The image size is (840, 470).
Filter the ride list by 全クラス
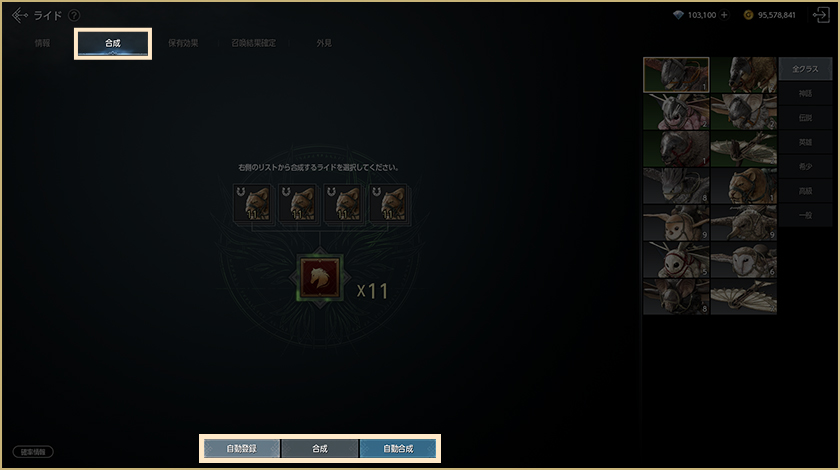tap(804, 69)
